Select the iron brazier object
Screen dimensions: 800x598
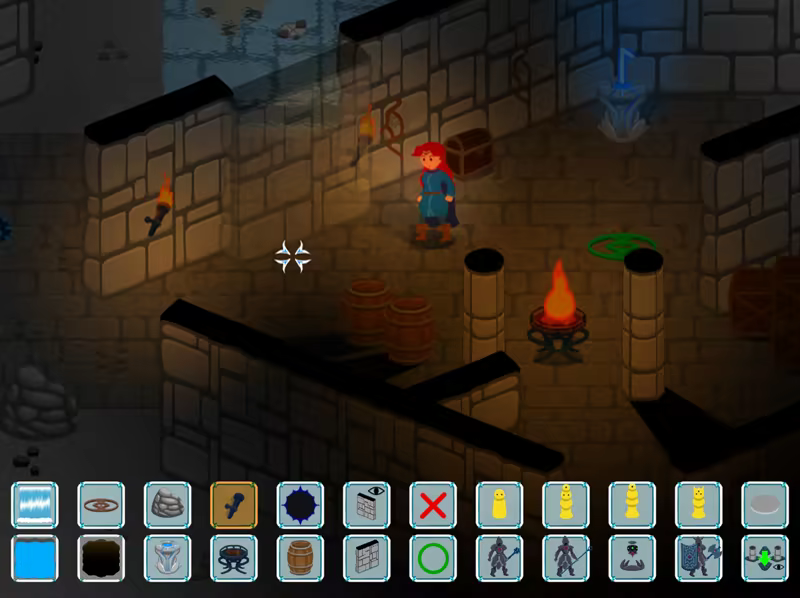(234, 558)
